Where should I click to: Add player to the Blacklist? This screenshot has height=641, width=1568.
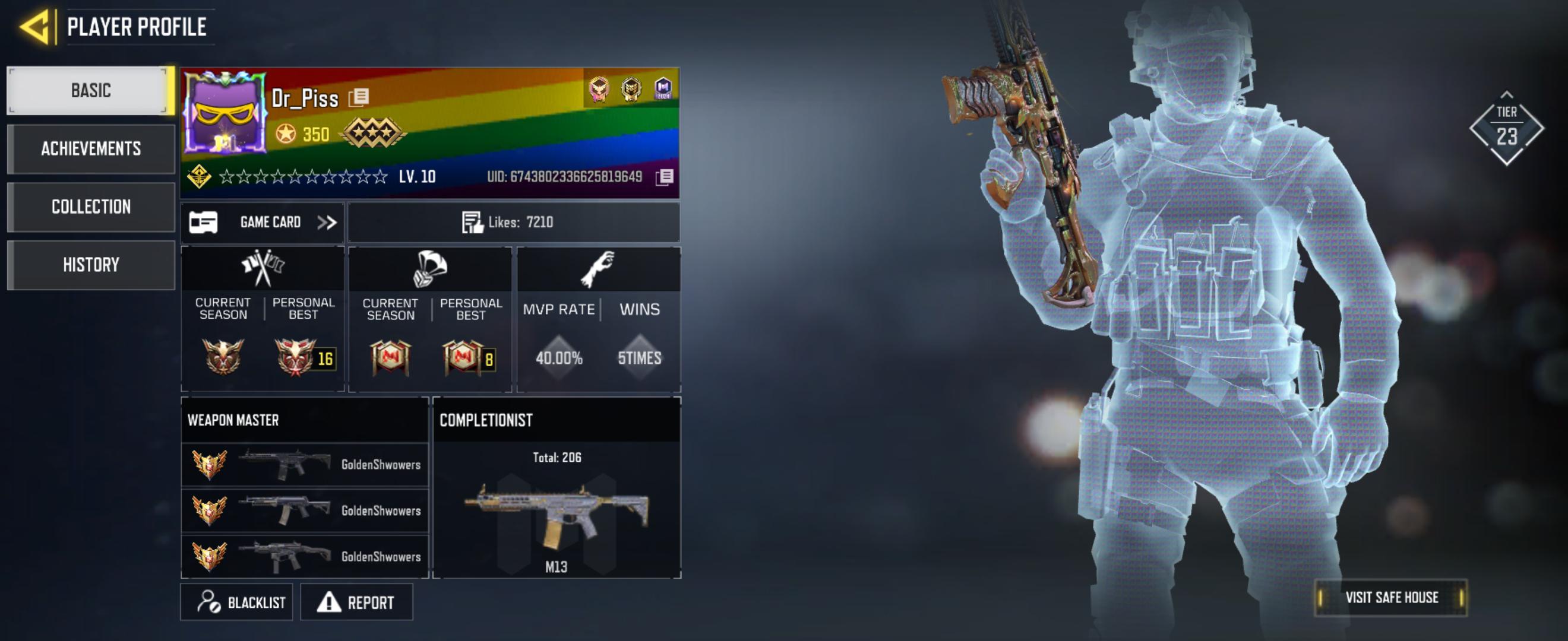(237, 602)
